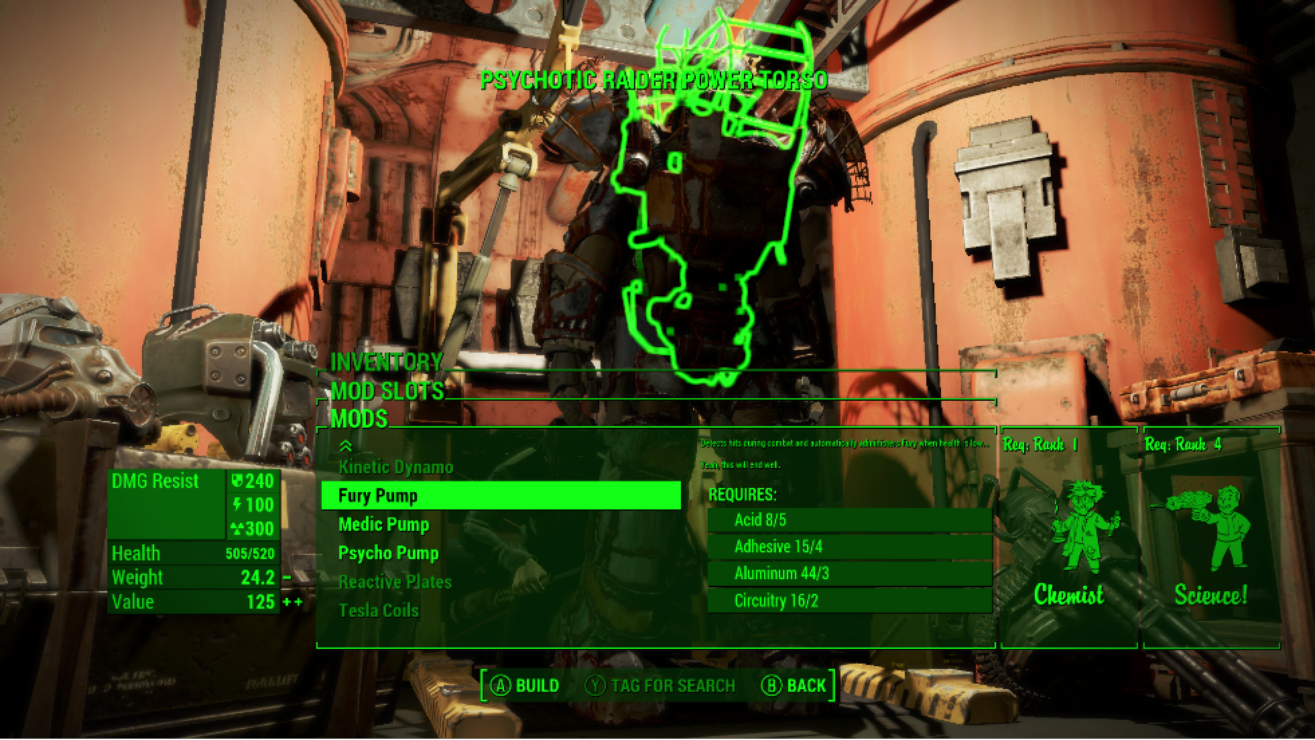Activate Tag for Search
The width and height of the screenshot is (1315, 740).
click(x=660, y=686)
